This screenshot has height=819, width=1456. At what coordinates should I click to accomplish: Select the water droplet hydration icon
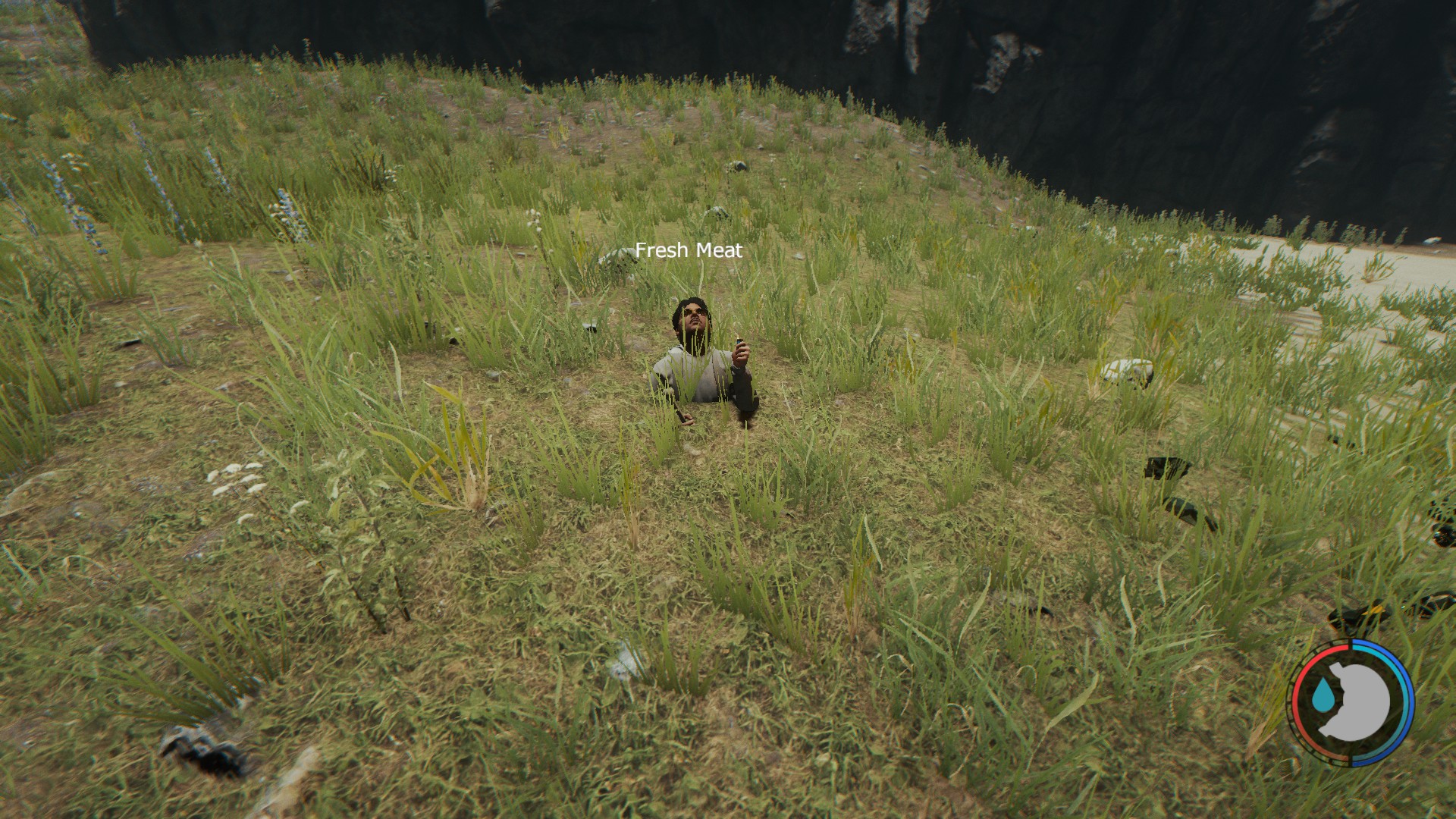(1323, 695)
